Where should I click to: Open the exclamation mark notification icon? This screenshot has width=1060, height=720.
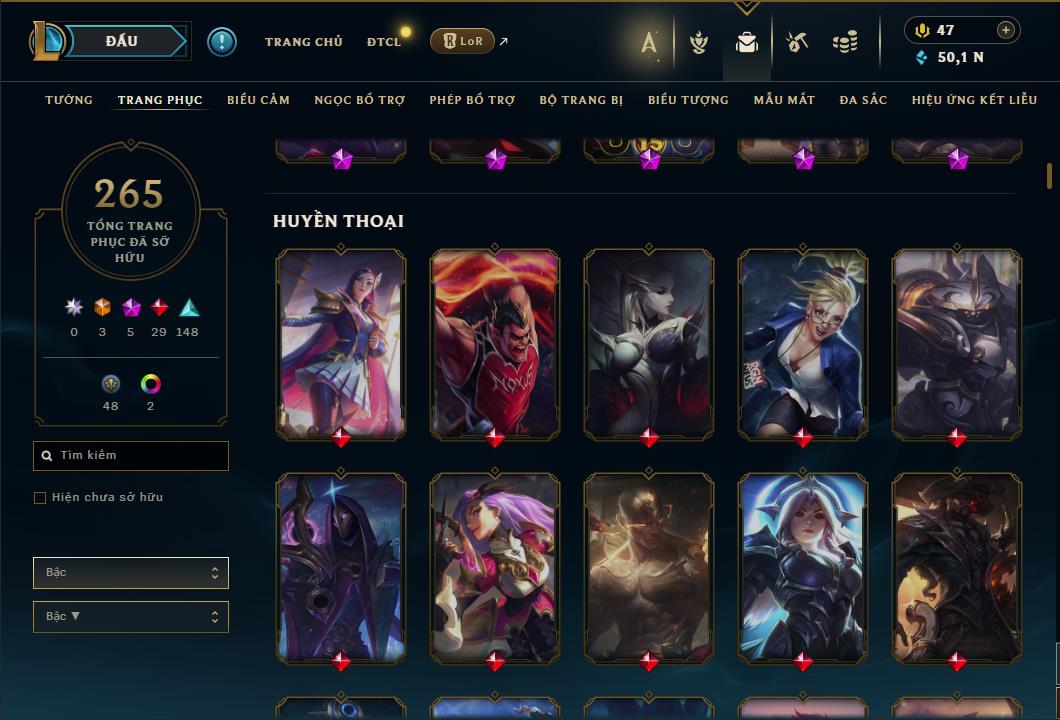tap(222, 41)
